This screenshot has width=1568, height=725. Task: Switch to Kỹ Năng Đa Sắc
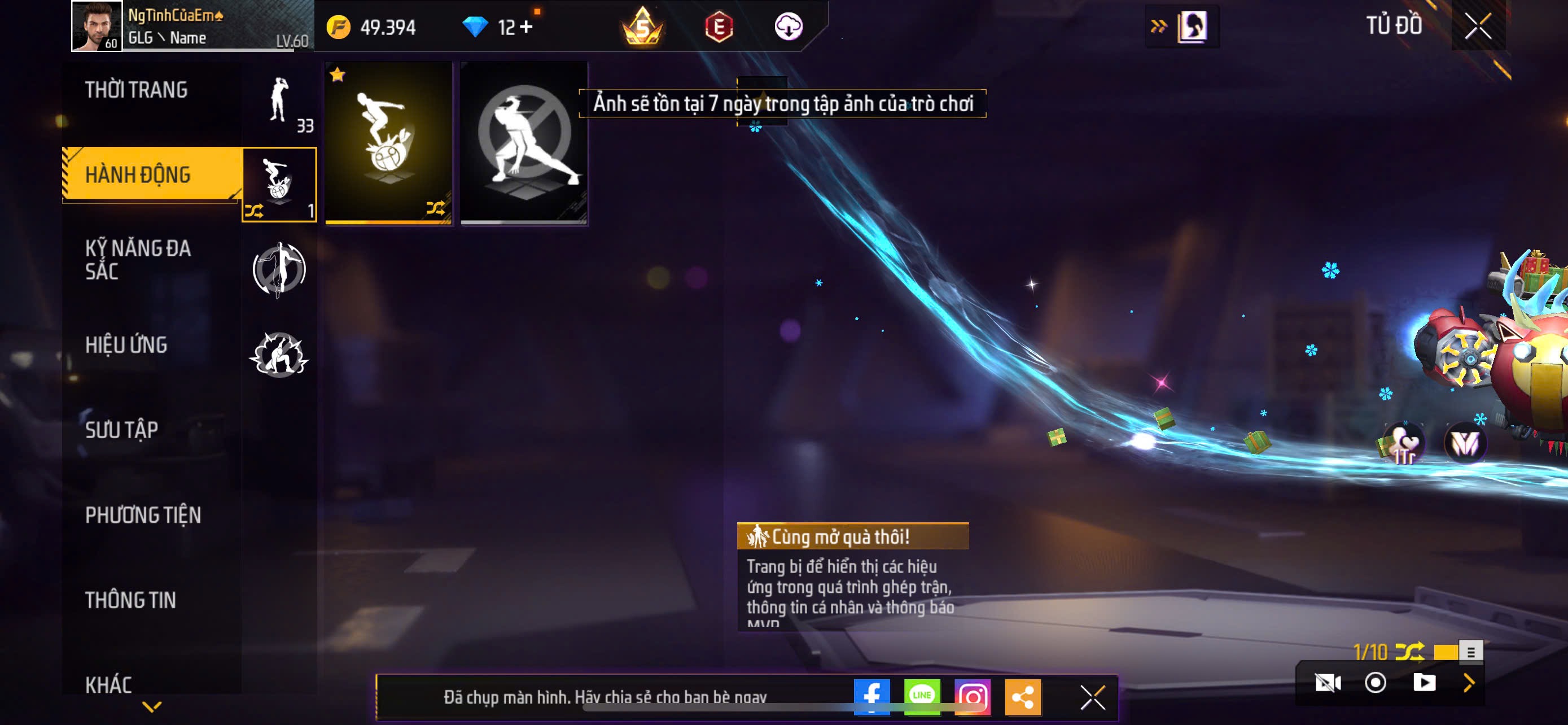click(138, 260)
